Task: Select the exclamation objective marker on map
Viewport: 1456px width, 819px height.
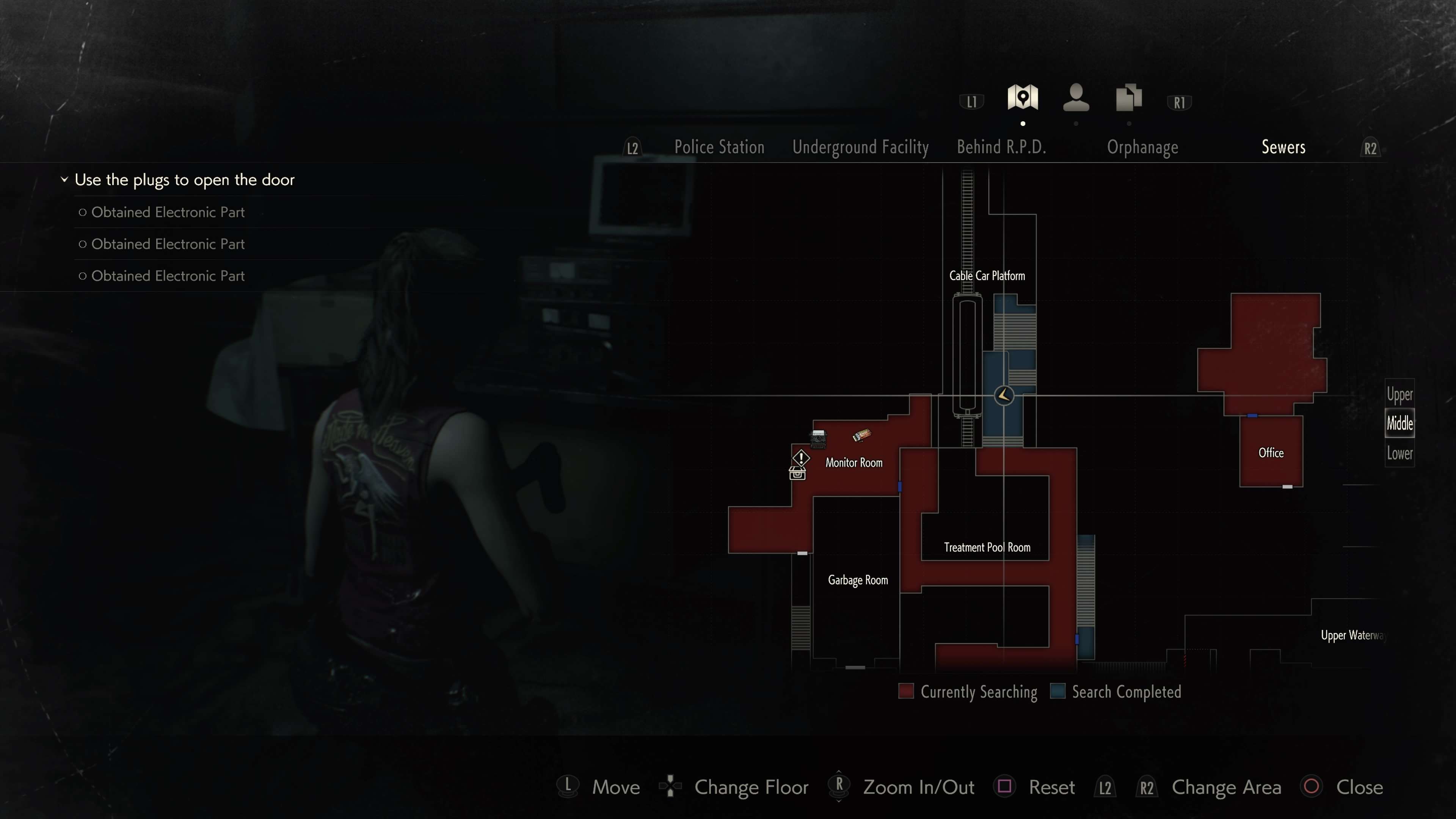Action: point(801,457)
